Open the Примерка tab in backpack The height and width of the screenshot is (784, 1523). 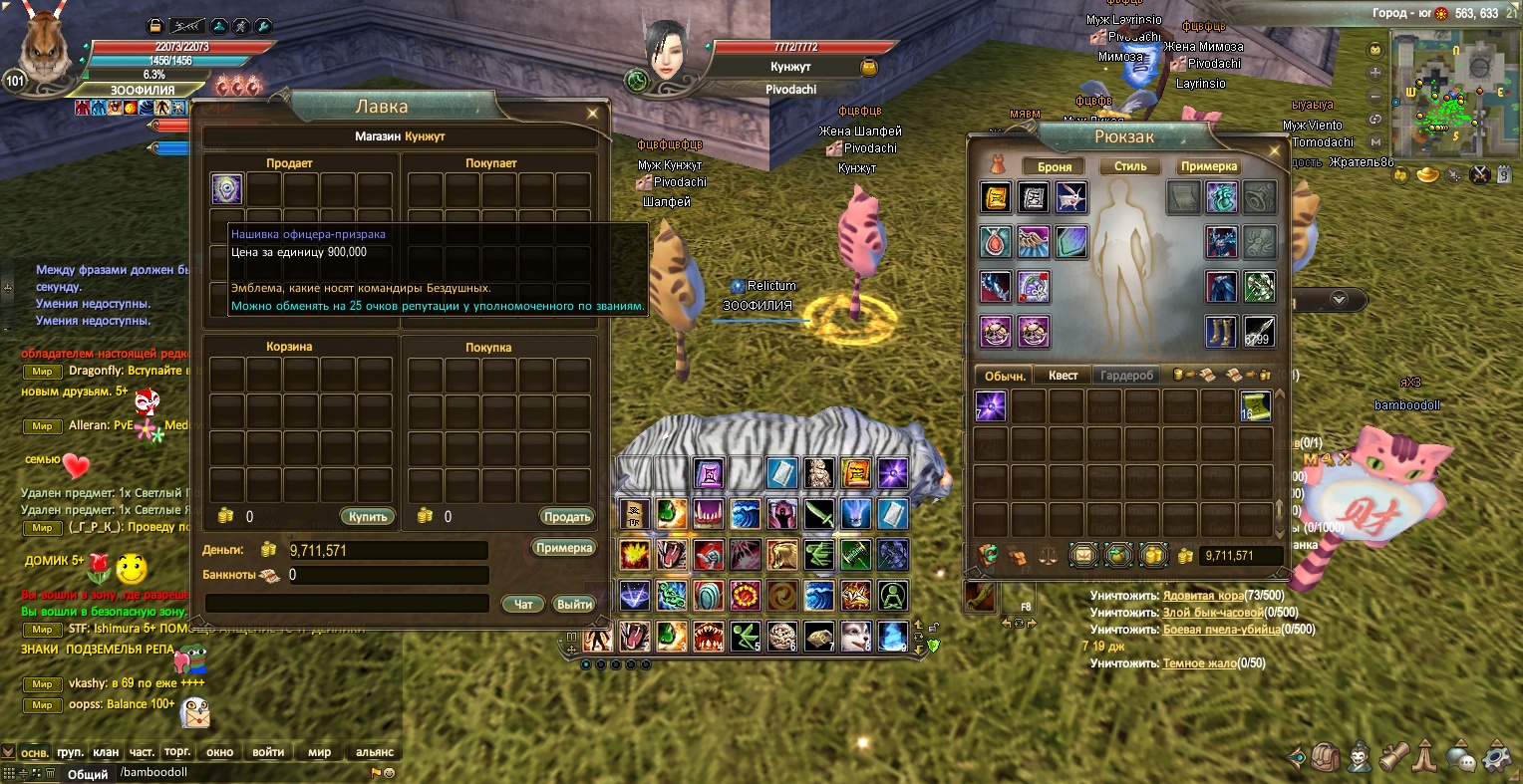1209,166
